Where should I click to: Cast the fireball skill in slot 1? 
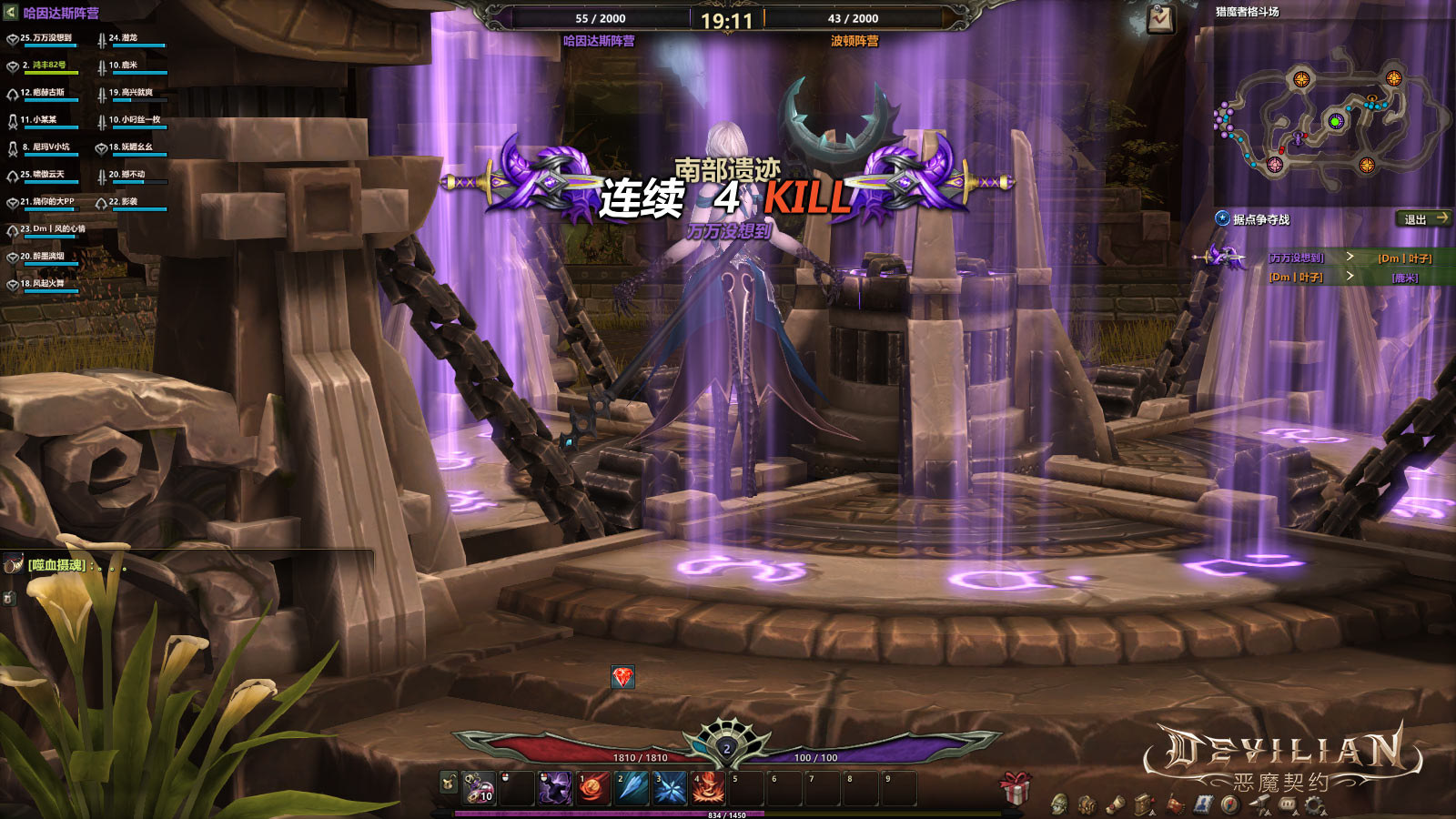[x=592, y=788]
